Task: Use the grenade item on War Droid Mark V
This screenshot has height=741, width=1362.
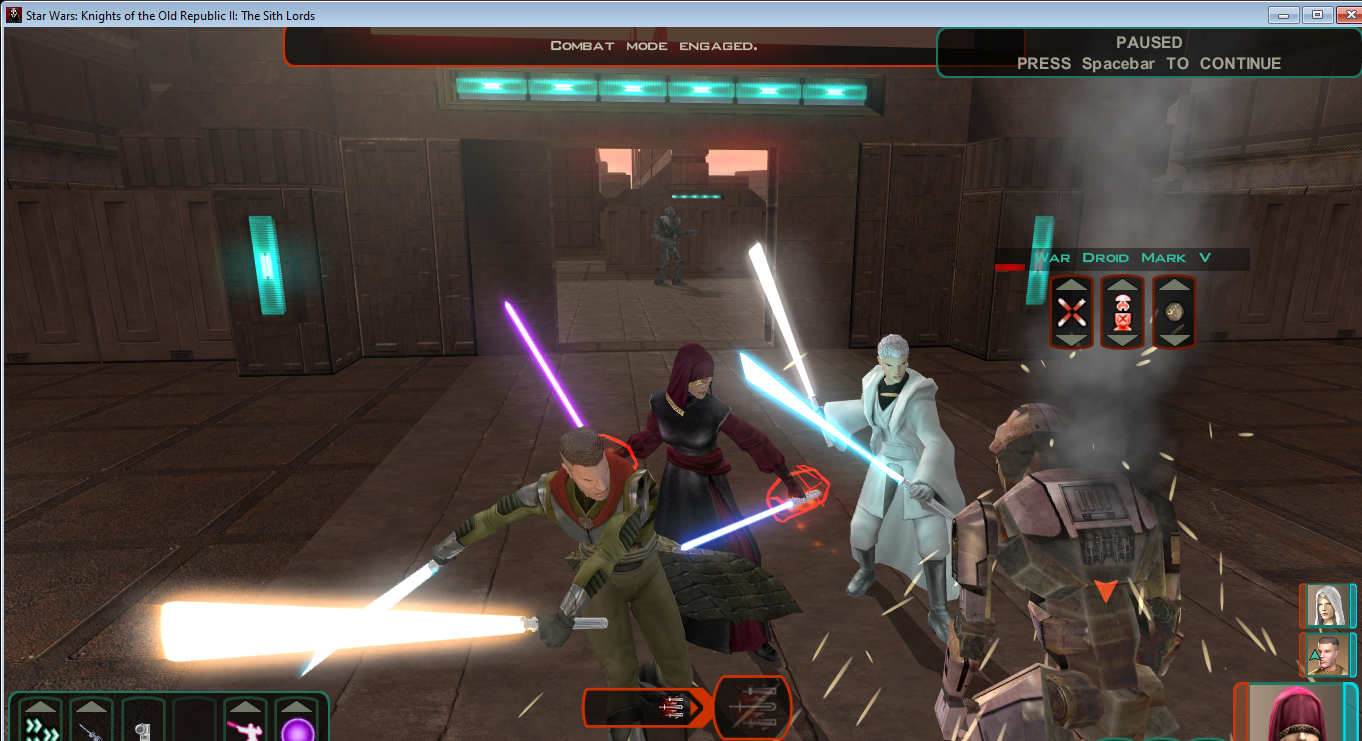Action: click(x=1174, y=311)
